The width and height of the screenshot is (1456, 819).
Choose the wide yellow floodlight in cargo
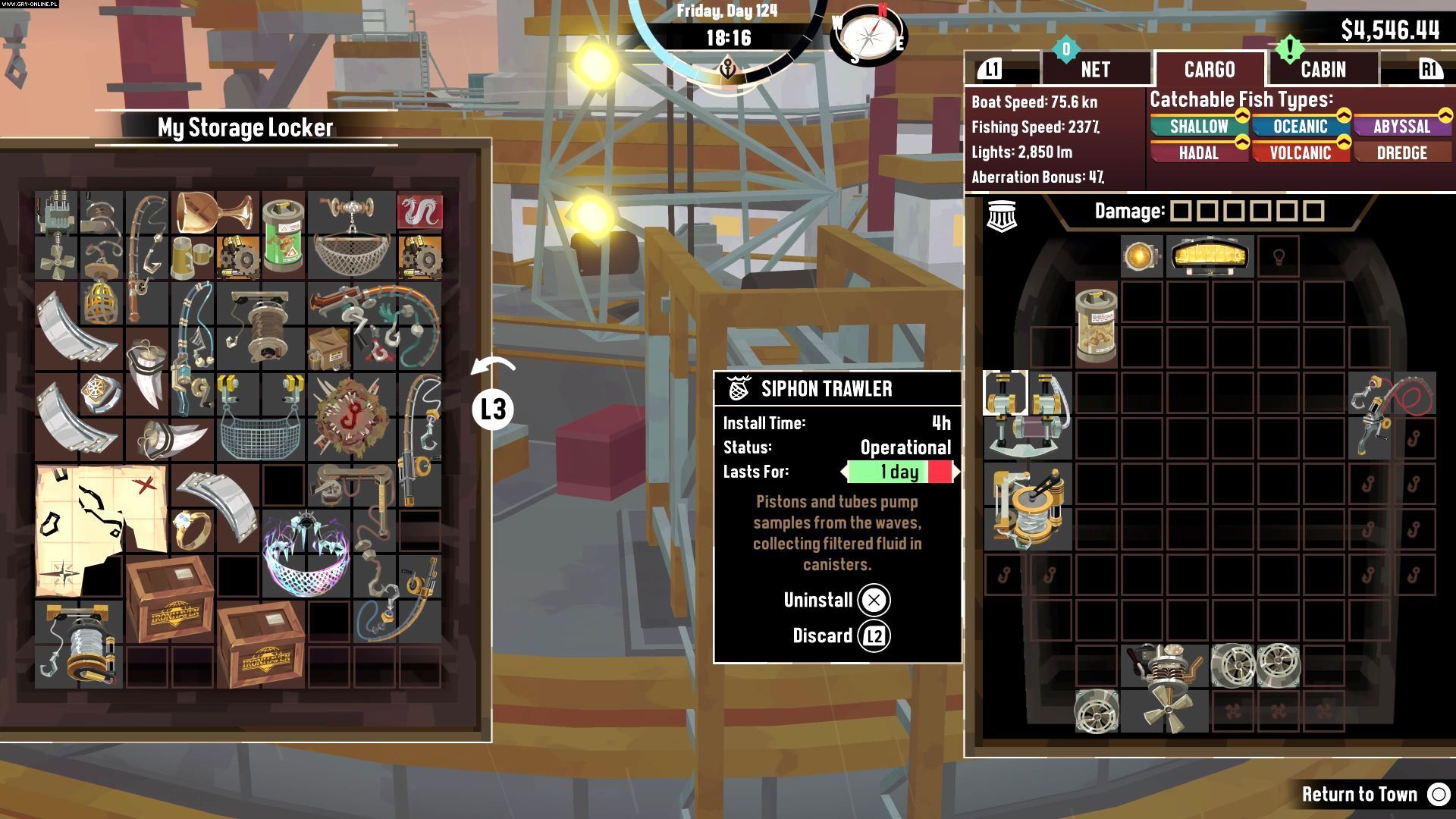point(1209,256)
